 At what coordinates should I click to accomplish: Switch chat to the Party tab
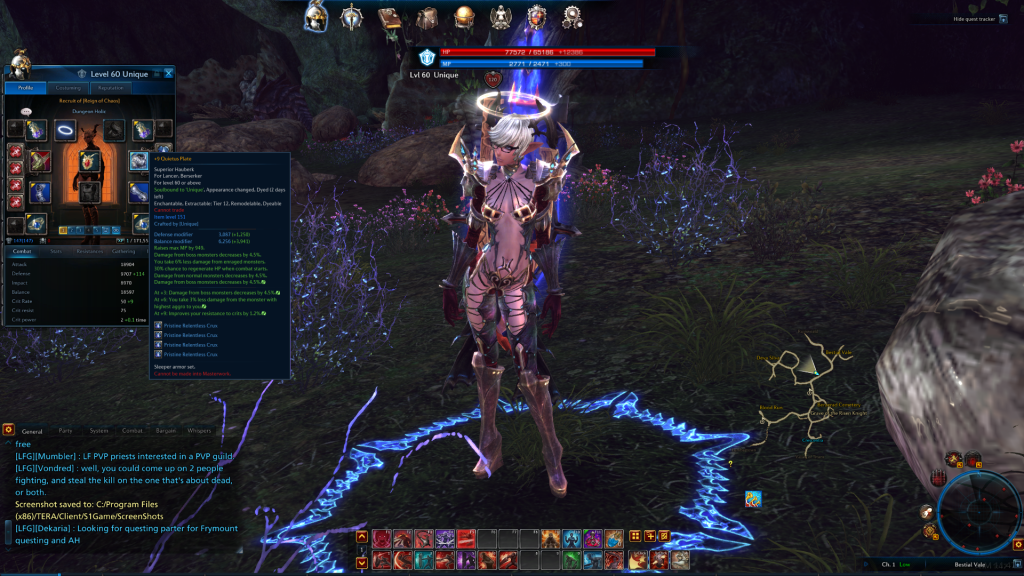point(65,431)
